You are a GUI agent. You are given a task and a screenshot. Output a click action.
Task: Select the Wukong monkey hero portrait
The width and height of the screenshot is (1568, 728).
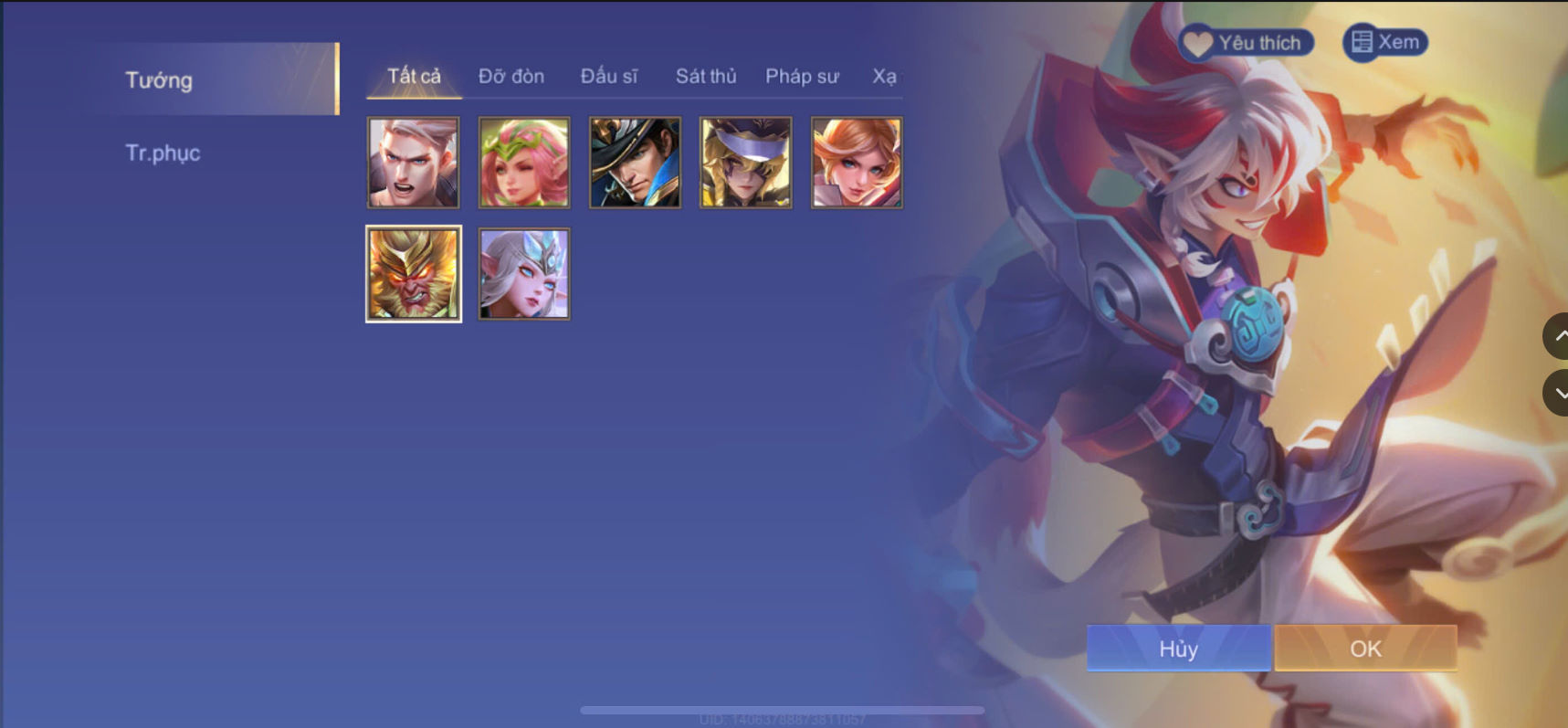pyautogui.click(x=412, y=273)
